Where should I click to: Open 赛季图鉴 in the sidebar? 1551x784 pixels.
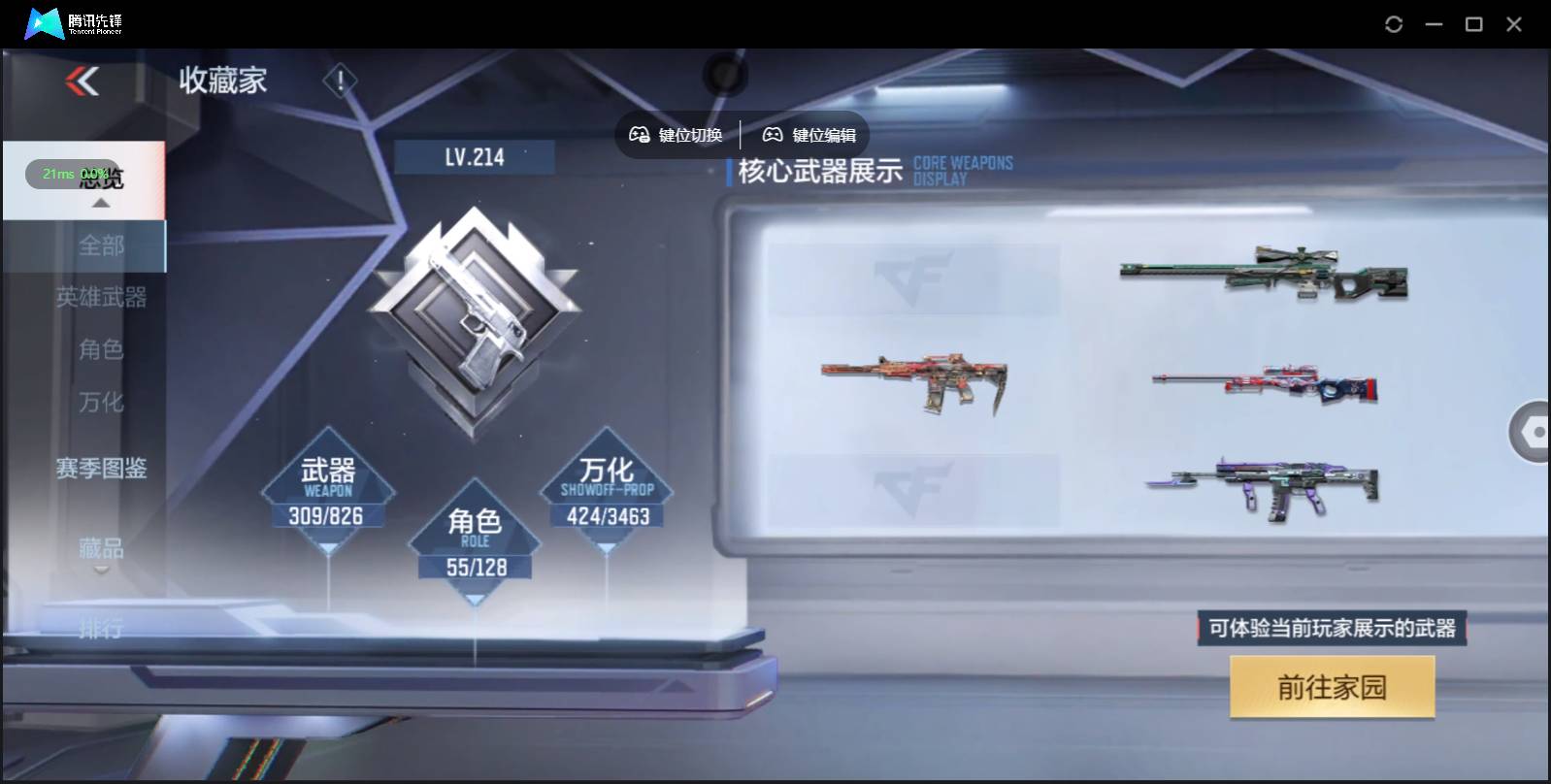pyautogui.click(x=102, y=469)
